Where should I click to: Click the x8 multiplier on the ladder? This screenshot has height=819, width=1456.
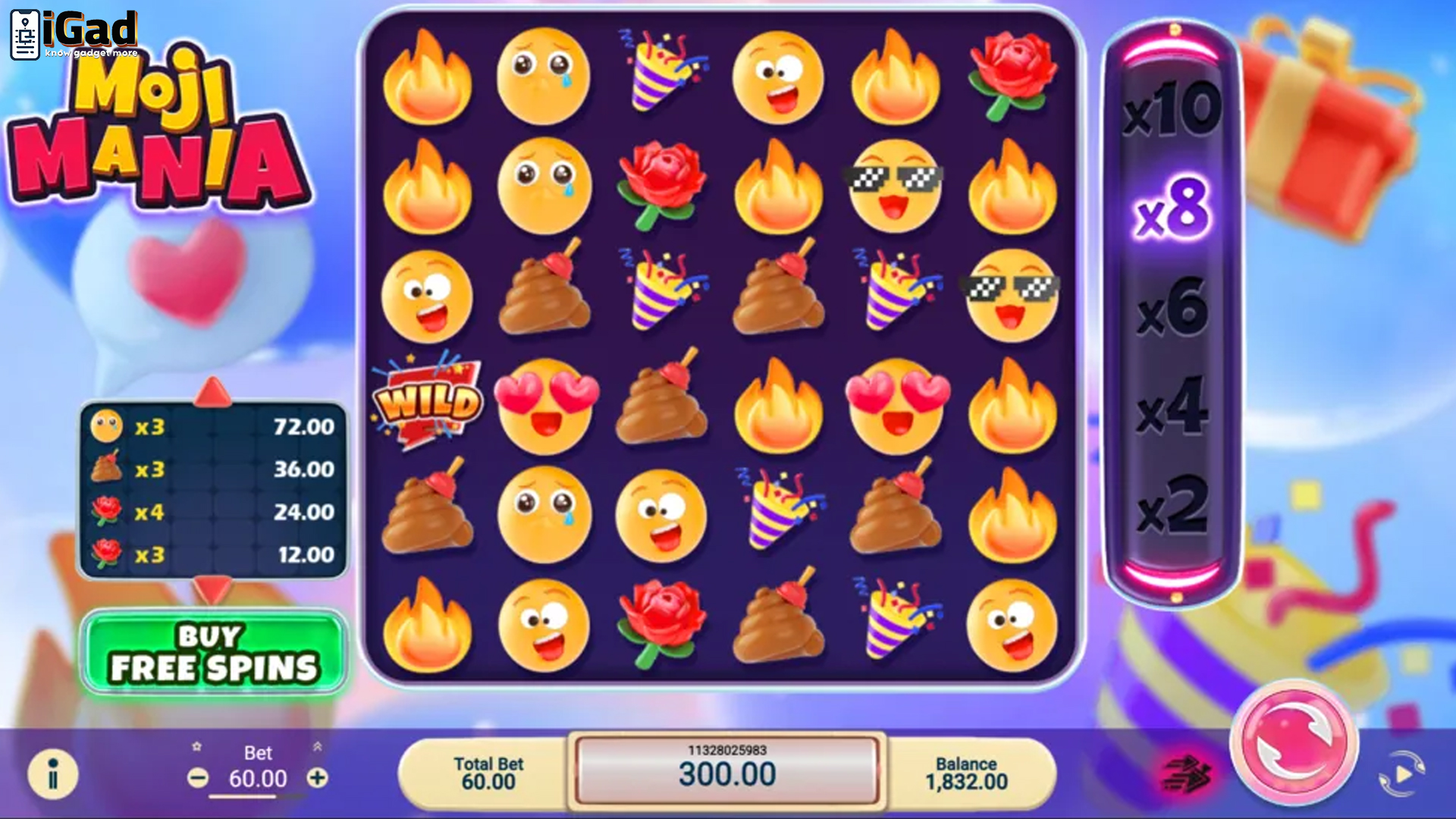pos(1174,212)
